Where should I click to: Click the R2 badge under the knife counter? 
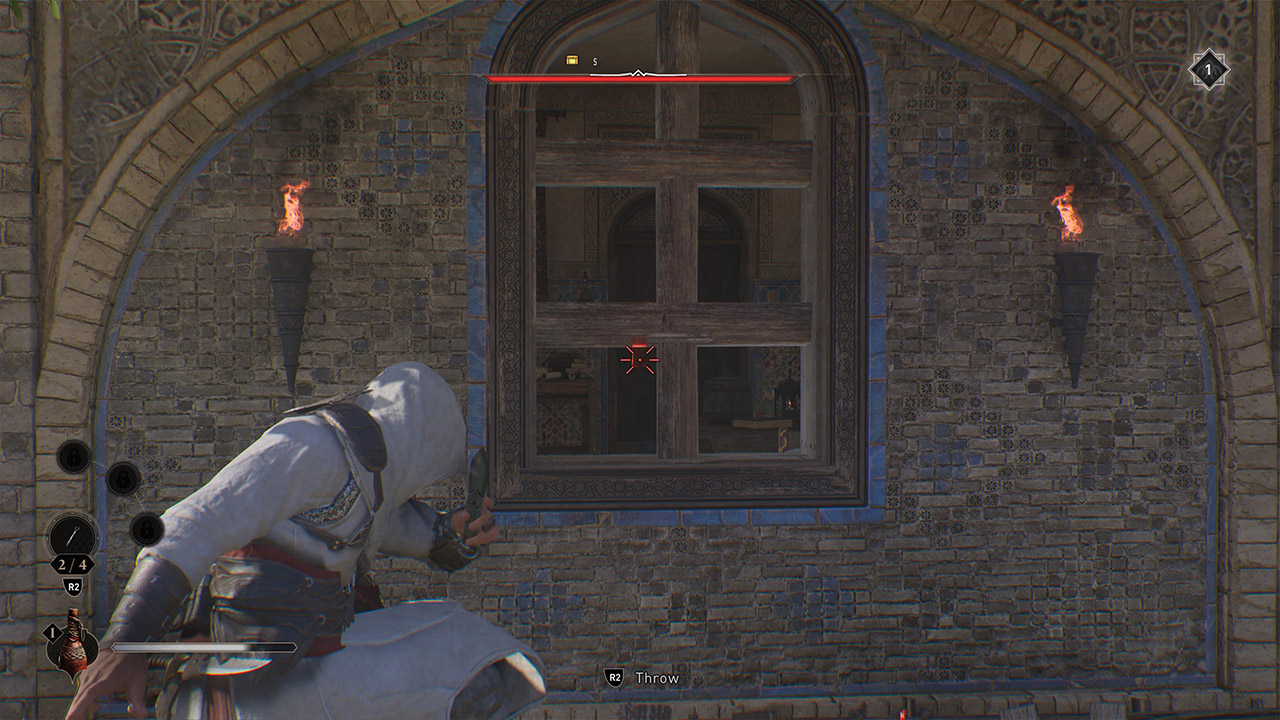(72, 586)
